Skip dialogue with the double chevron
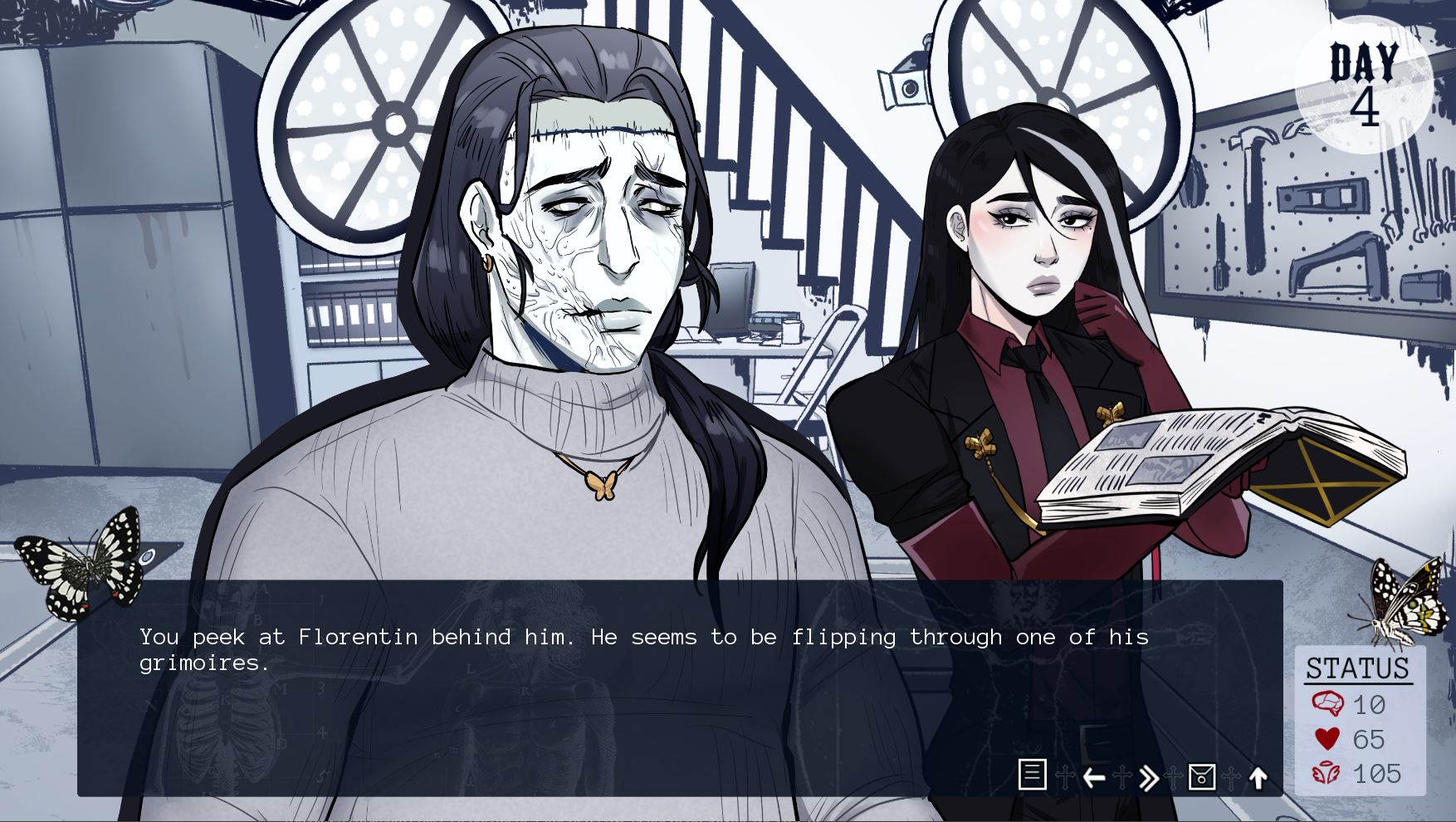 pyautogui.click(x=1148, y=778)
